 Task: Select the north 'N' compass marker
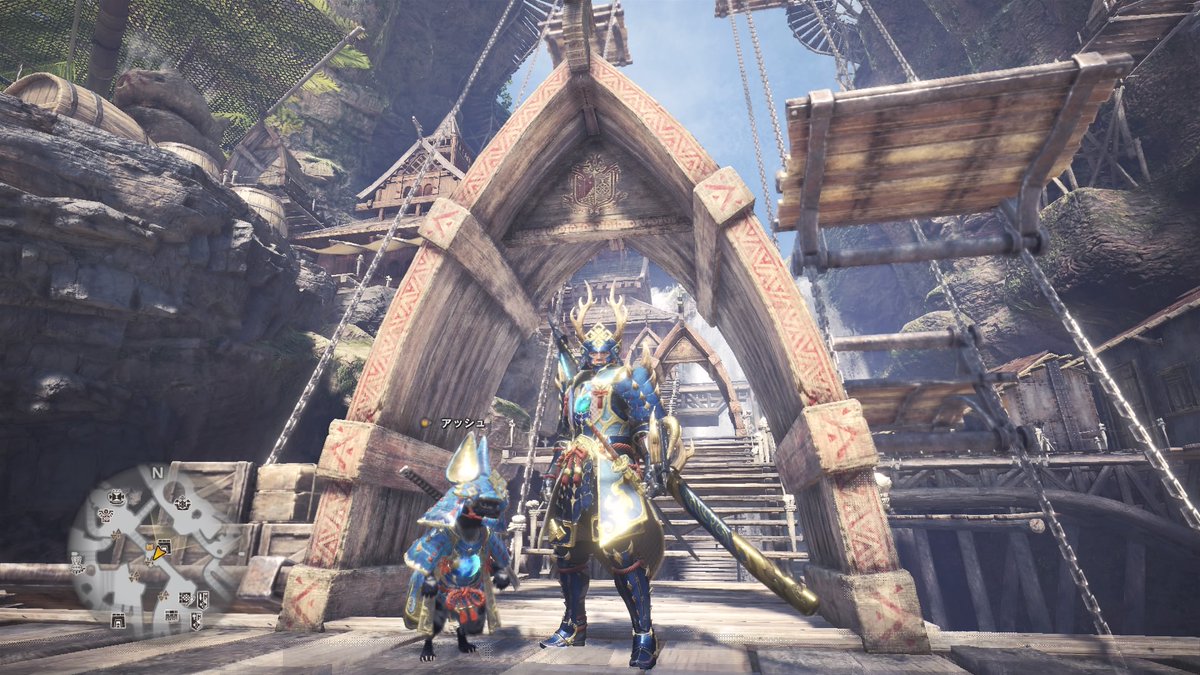pos(157,472)
